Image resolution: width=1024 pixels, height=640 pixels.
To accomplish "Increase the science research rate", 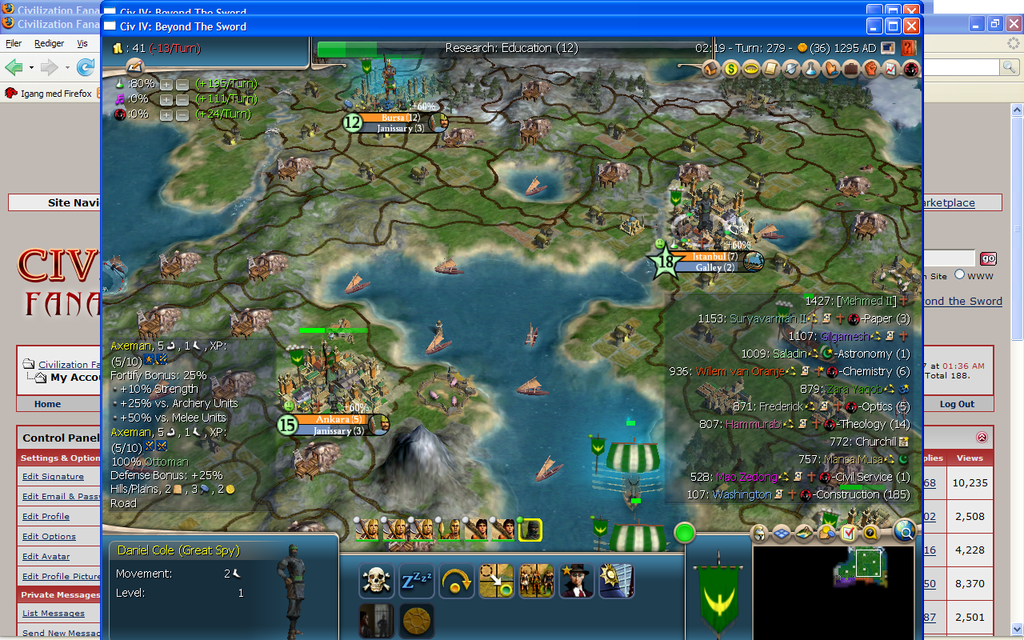I will pos(166,84).
